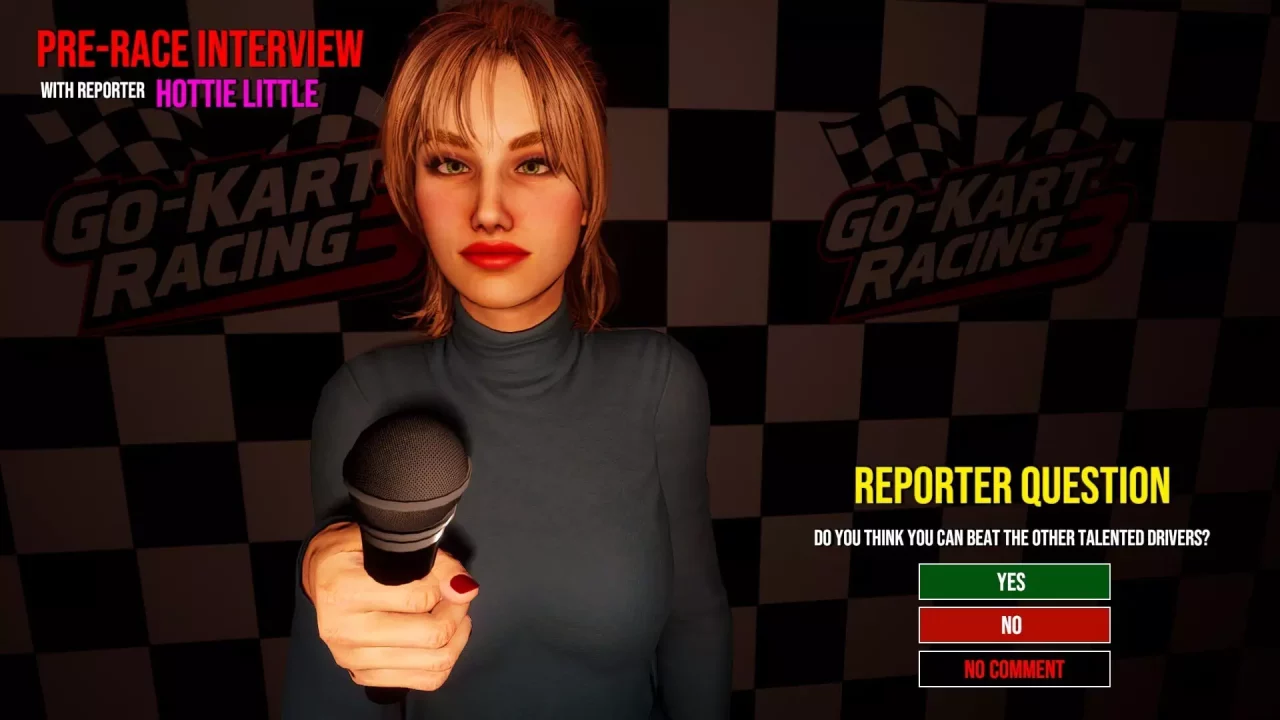Choose the NO answer option
Viewport: 1280px width, 720px height.
[1013, 625]
